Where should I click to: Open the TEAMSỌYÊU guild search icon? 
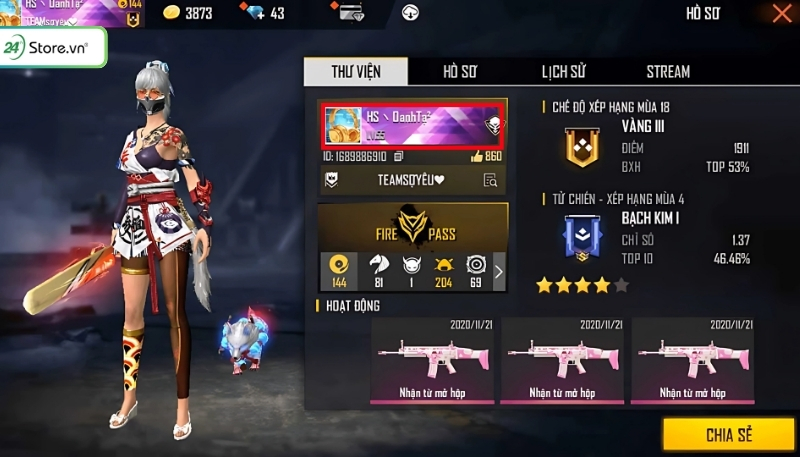click(x=490, y=181)
